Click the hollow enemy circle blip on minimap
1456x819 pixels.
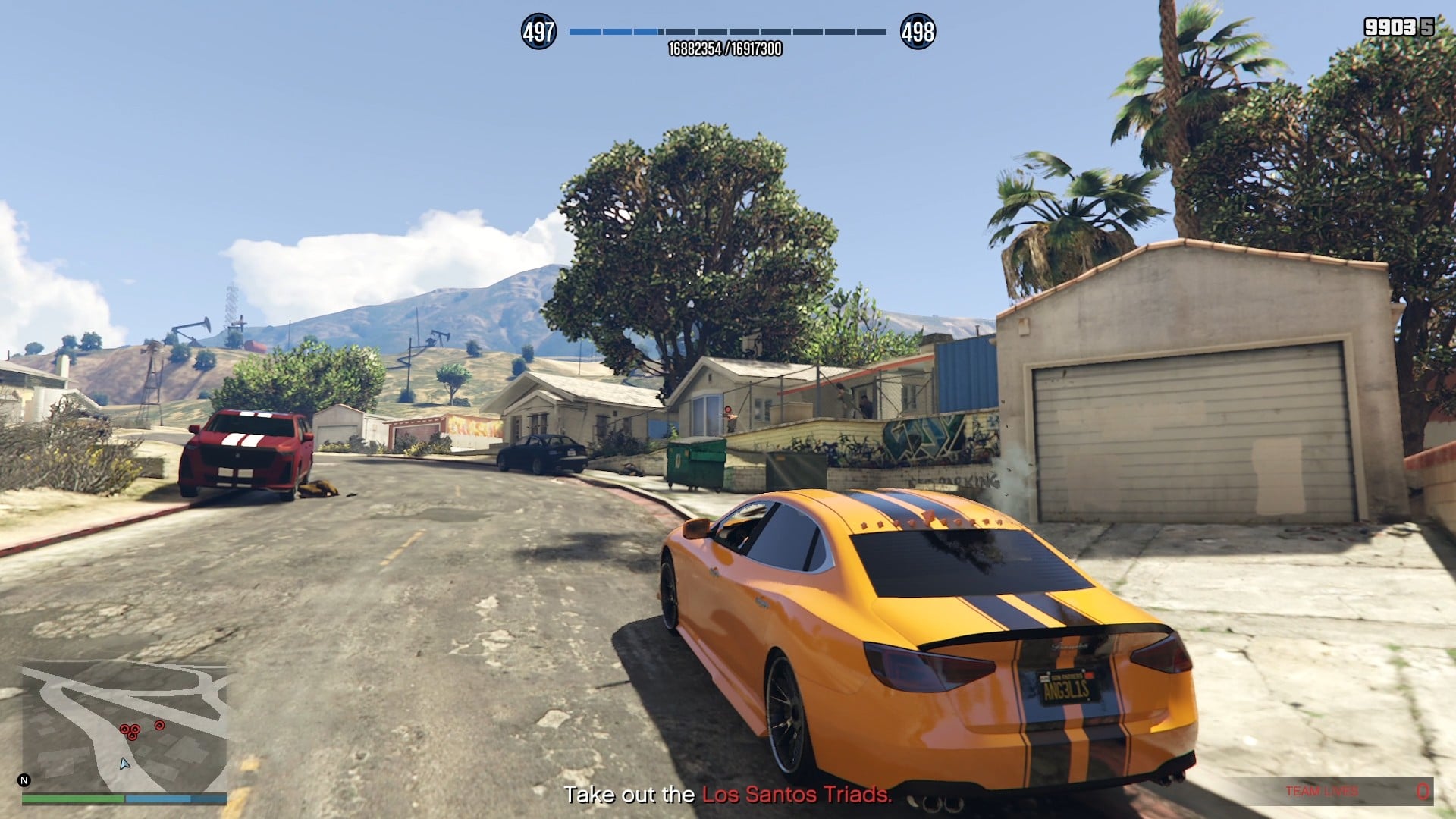[160, 725]
